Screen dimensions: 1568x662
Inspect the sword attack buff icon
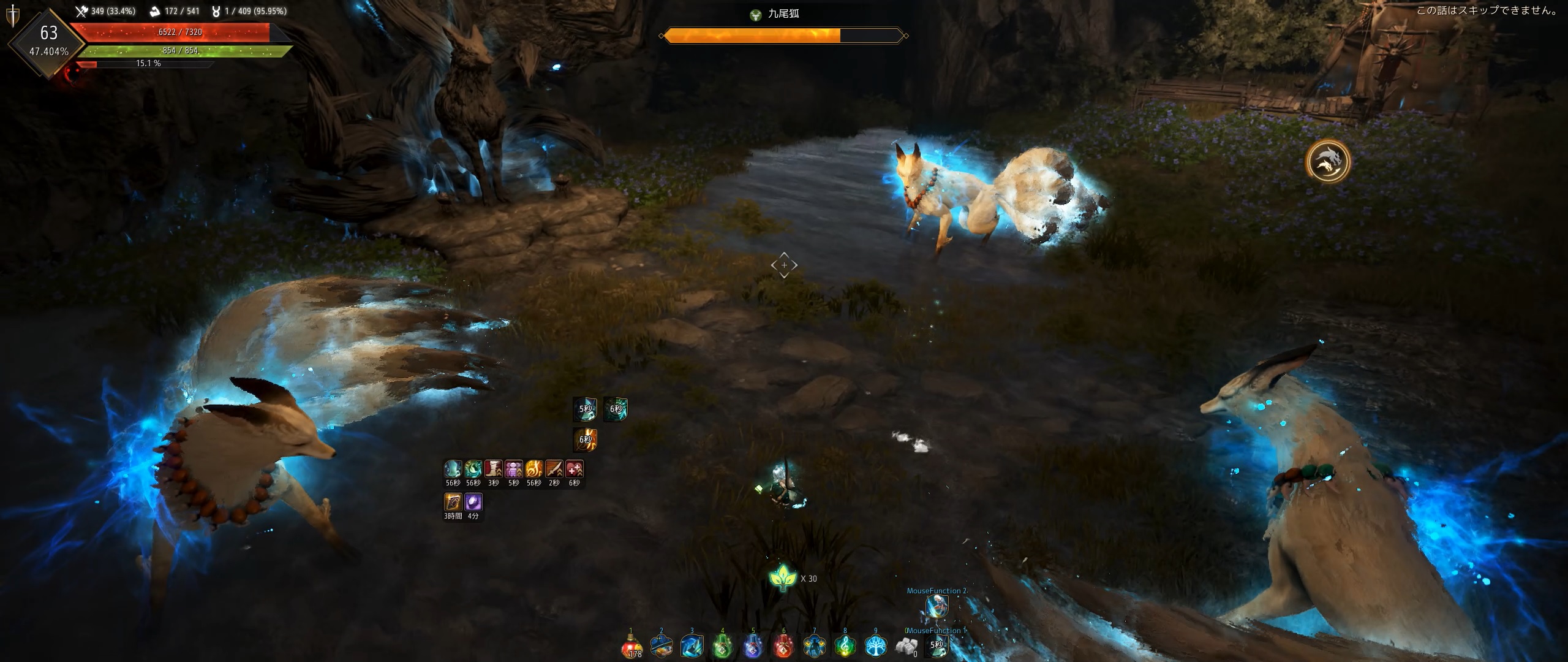[554, 470]
